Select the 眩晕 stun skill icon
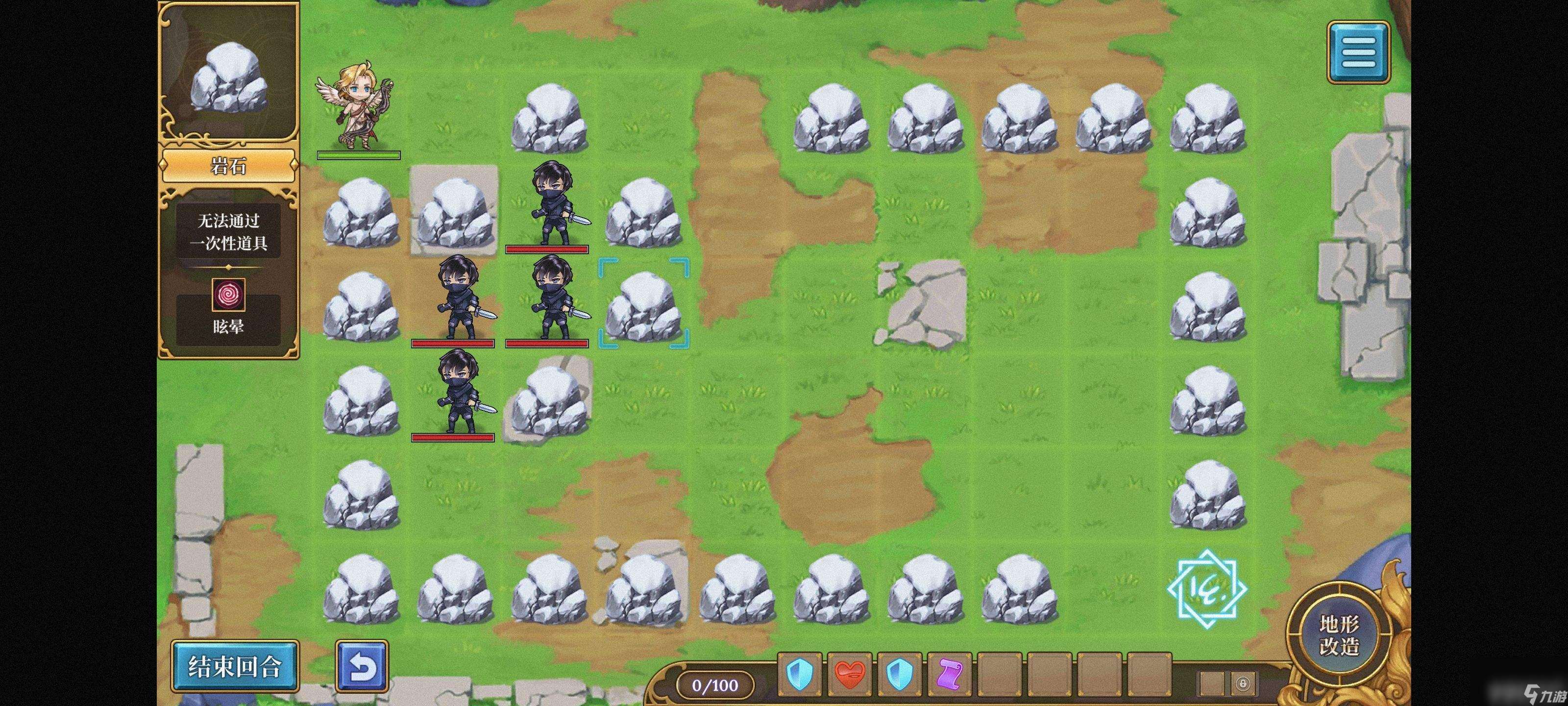Image resolution: width=1568 pixels, height=706 pixels. pyautogui.click(x=228, y=296)
